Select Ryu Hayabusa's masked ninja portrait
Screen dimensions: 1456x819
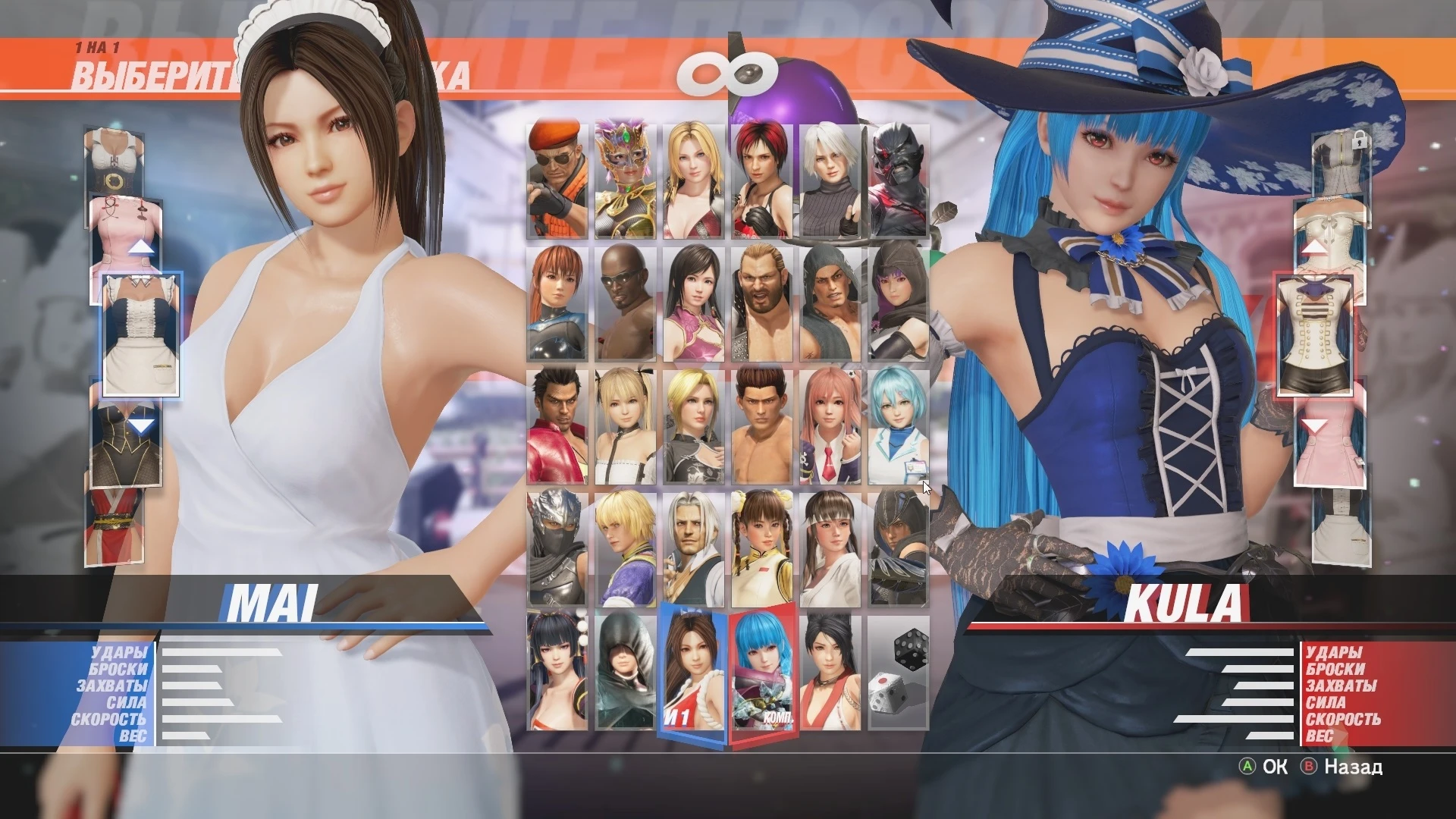[x=556, y=546]
